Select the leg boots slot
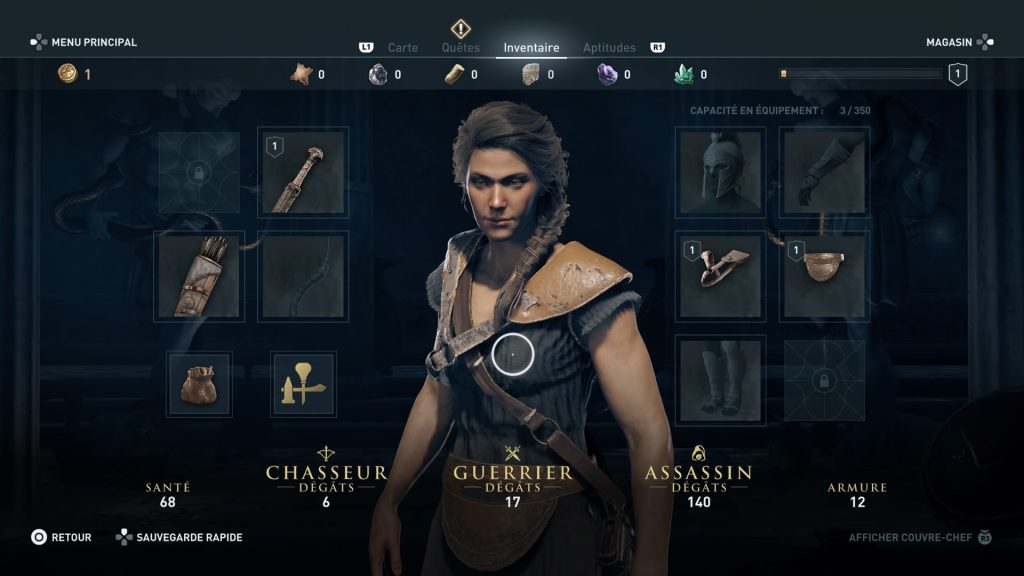Image resolution: width=1024 pixels, height=576 pixels. [x=721, y=380]
